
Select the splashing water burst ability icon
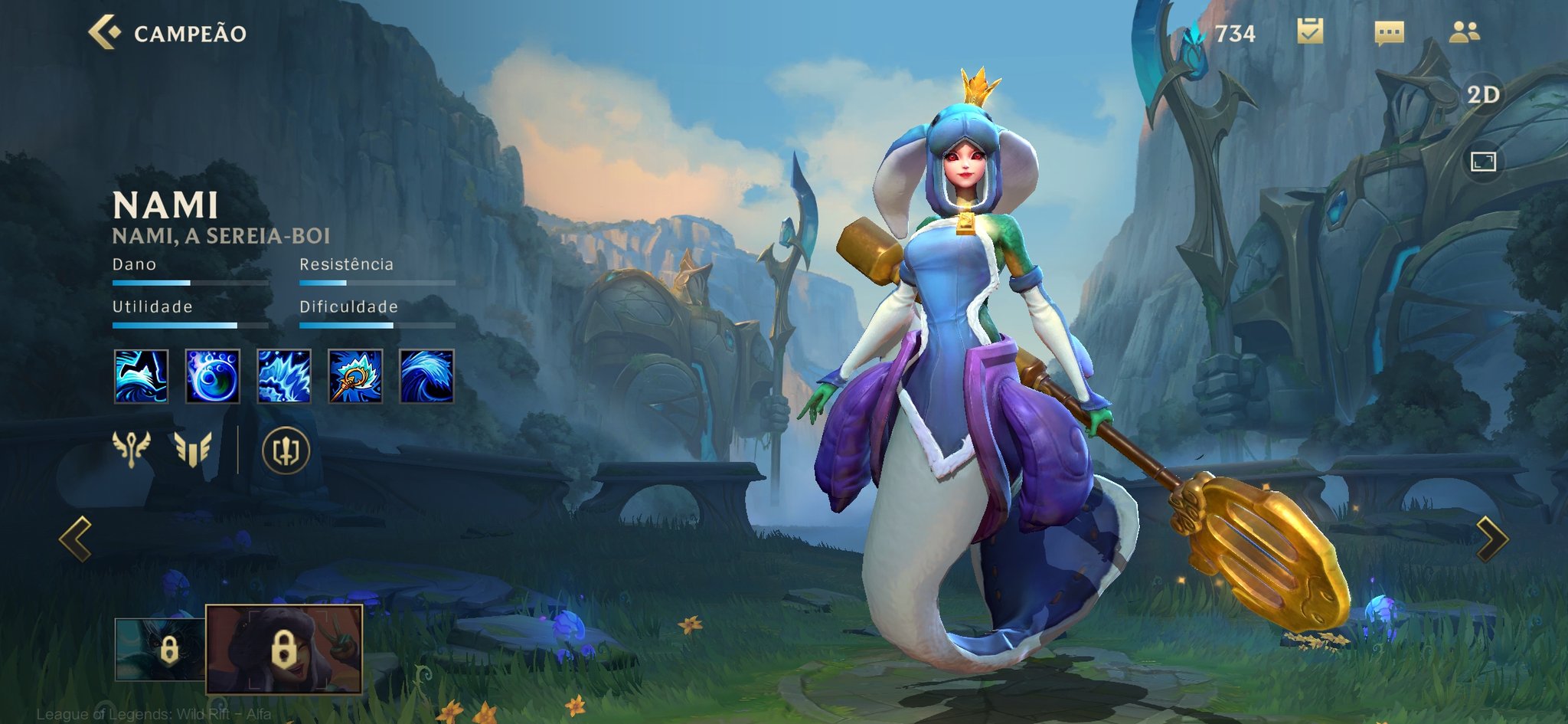point(284,376)
